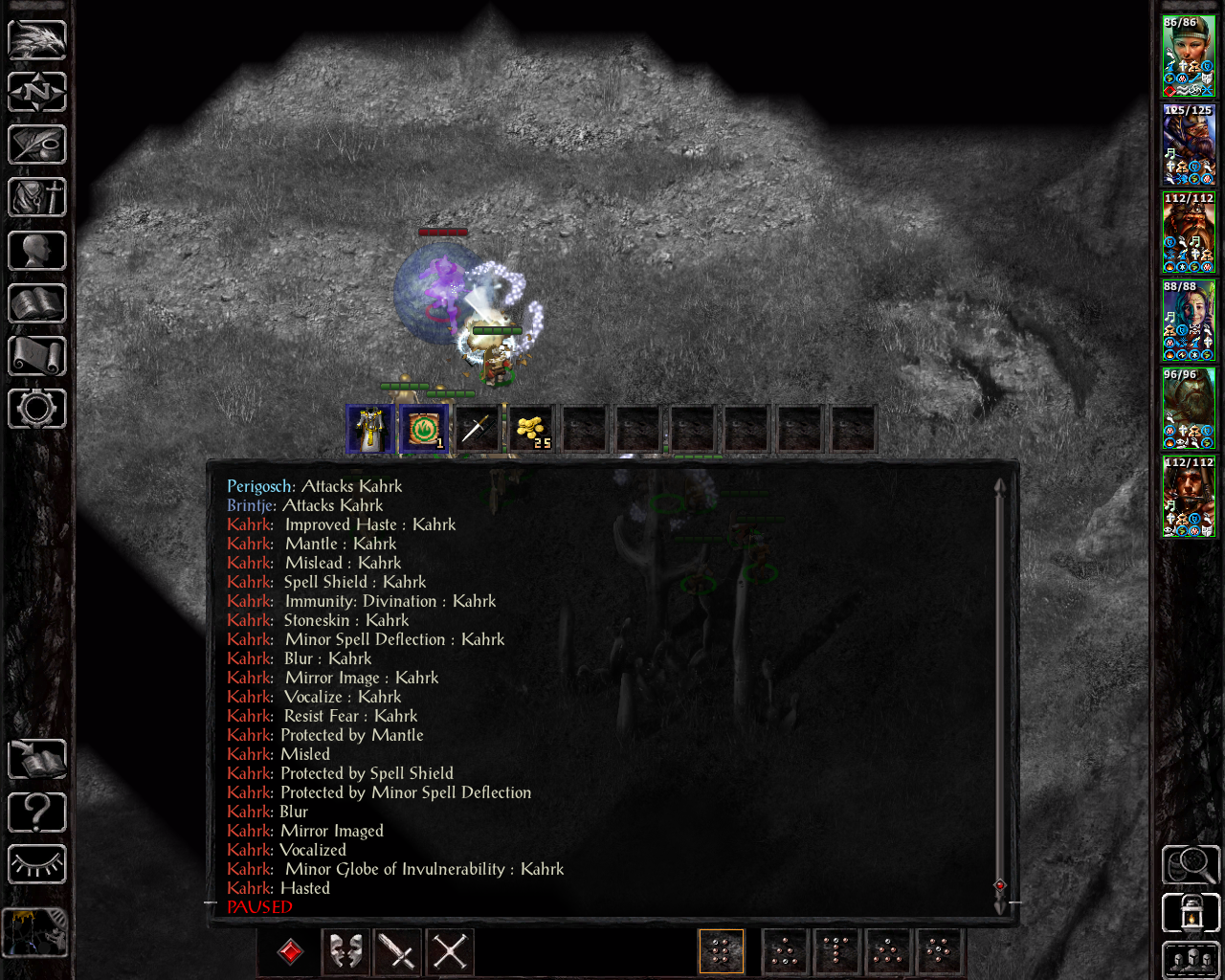Take the dagger from the container slot

[477, 428]
